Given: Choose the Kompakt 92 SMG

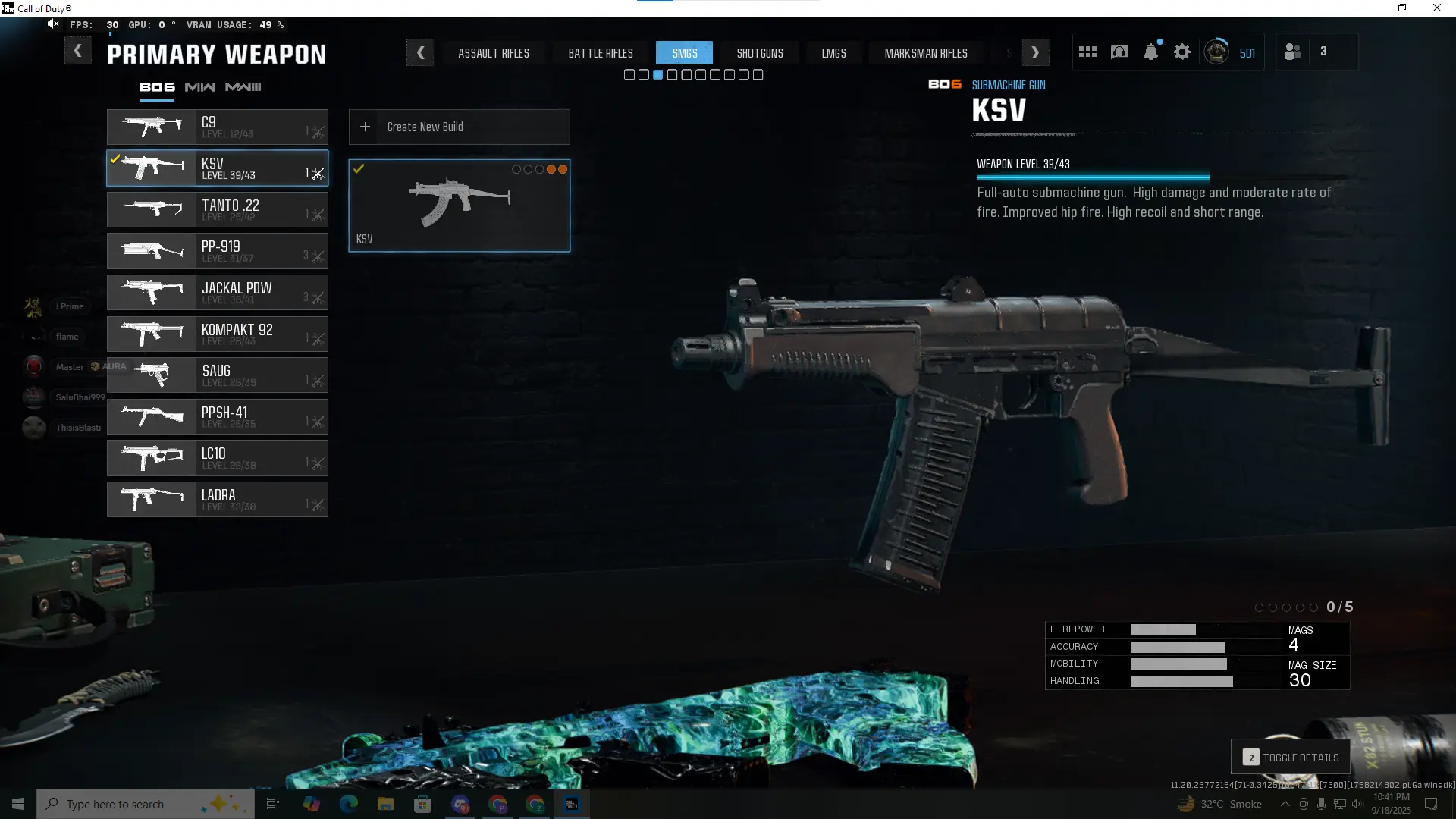Looking at the screenshot, I should [218, 334].
